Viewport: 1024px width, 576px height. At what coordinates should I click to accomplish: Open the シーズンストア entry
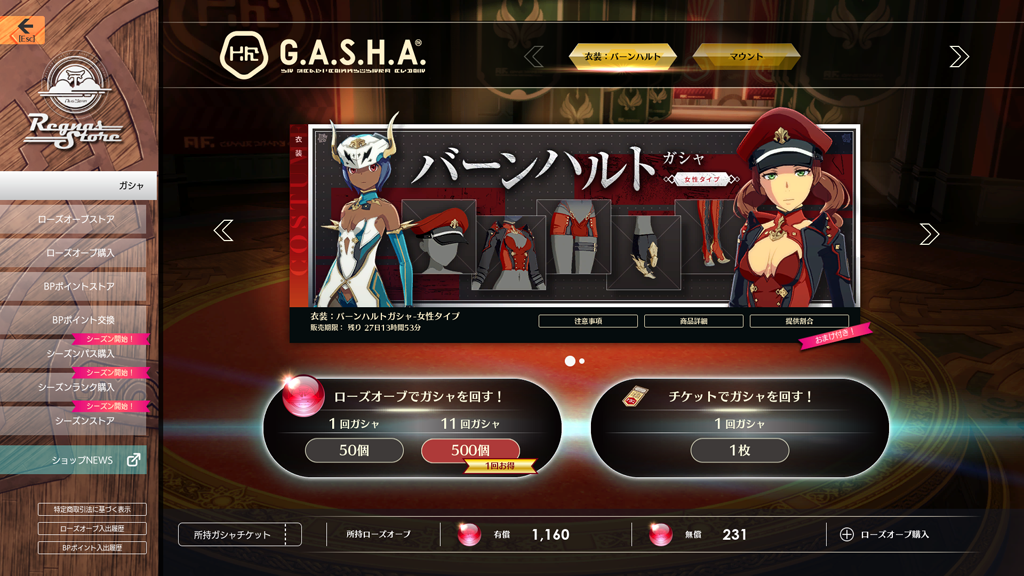coord(75,421)
